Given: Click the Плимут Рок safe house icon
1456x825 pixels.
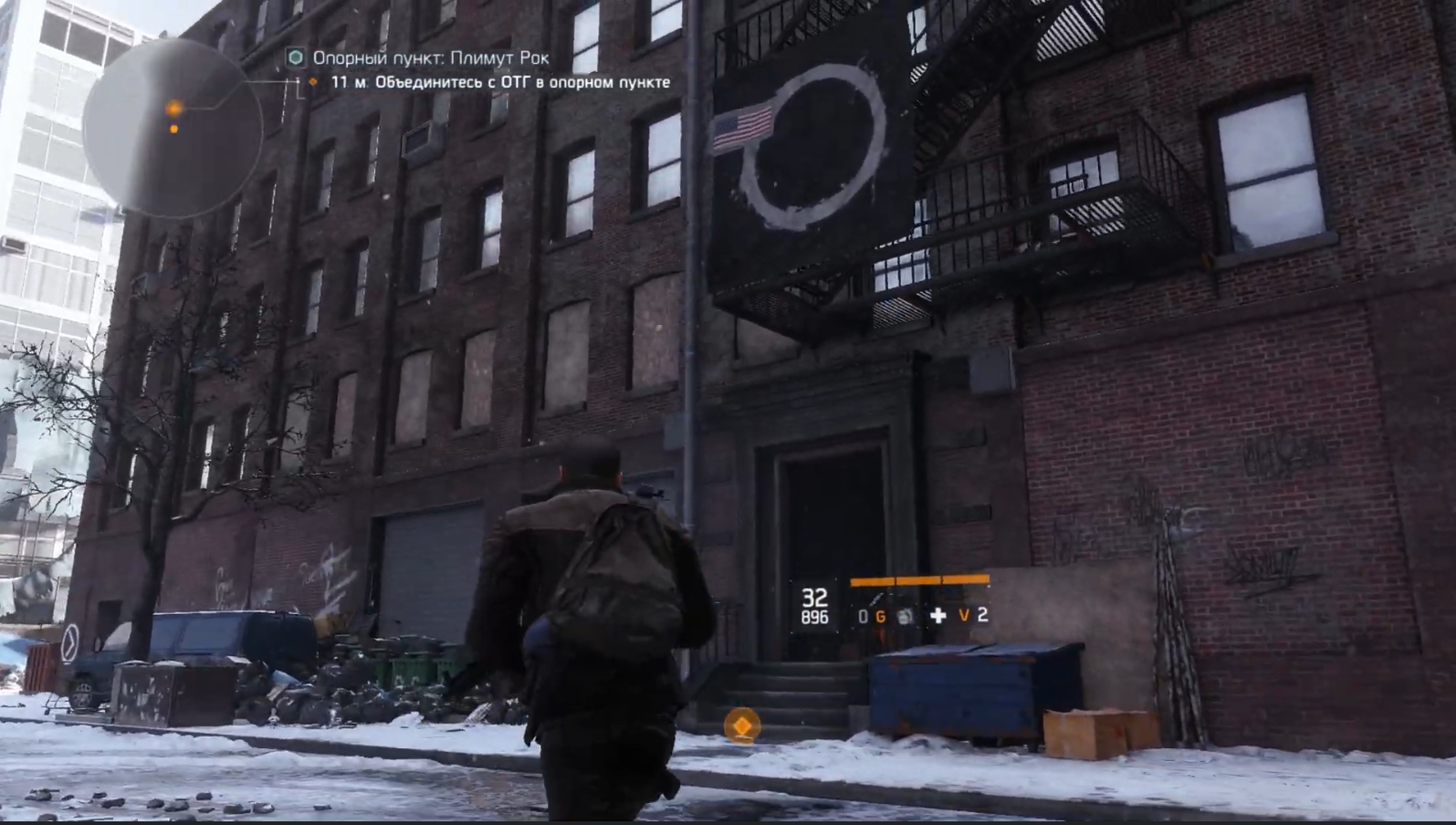Looking at the screenshot, I should click(295, 57).
